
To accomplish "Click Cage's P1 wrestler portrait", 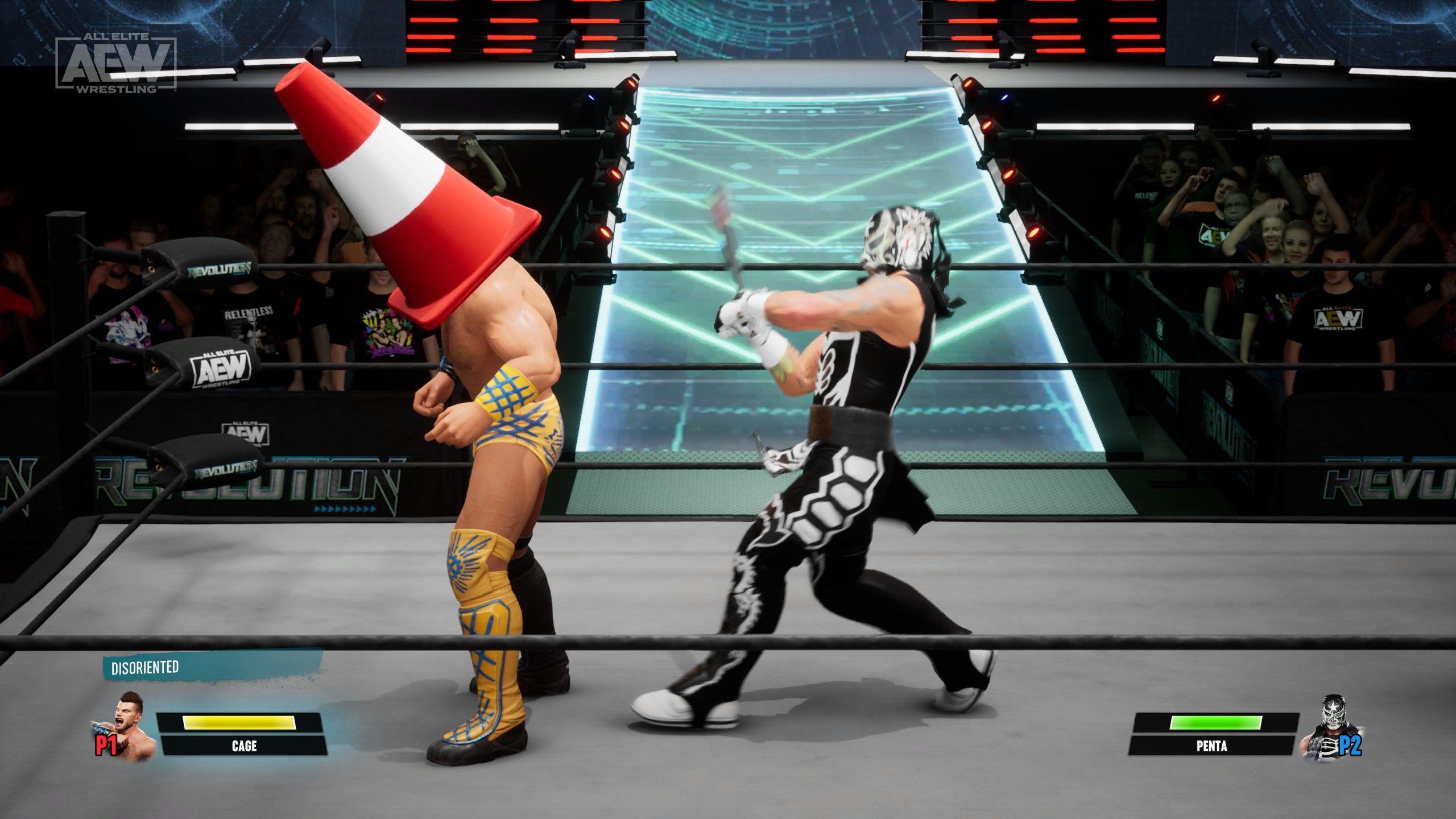I will click(x=130, y=726).
